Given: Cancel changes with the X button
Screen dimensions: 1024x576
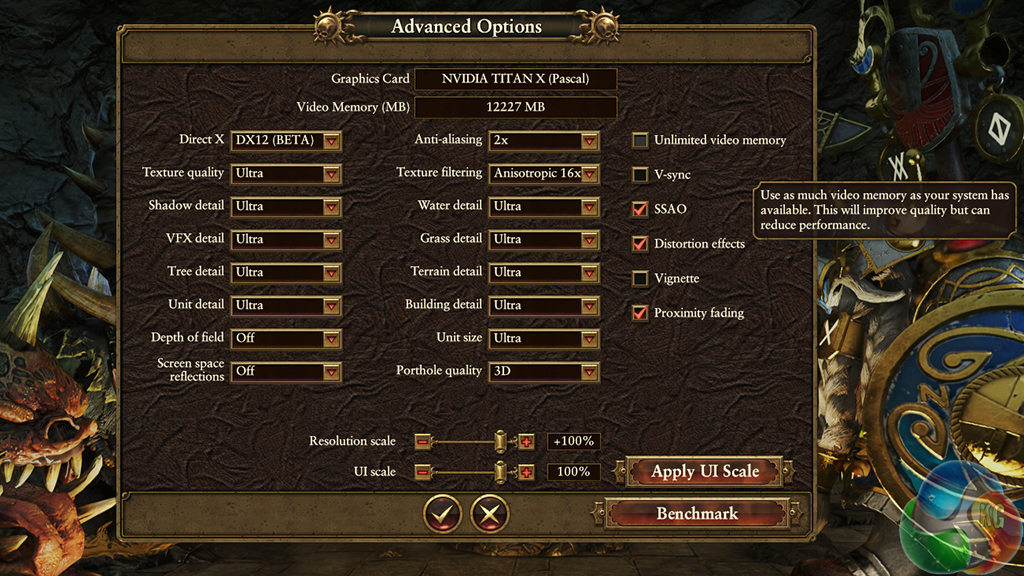Looking at the screenshot, I should [x=490, y=514].
